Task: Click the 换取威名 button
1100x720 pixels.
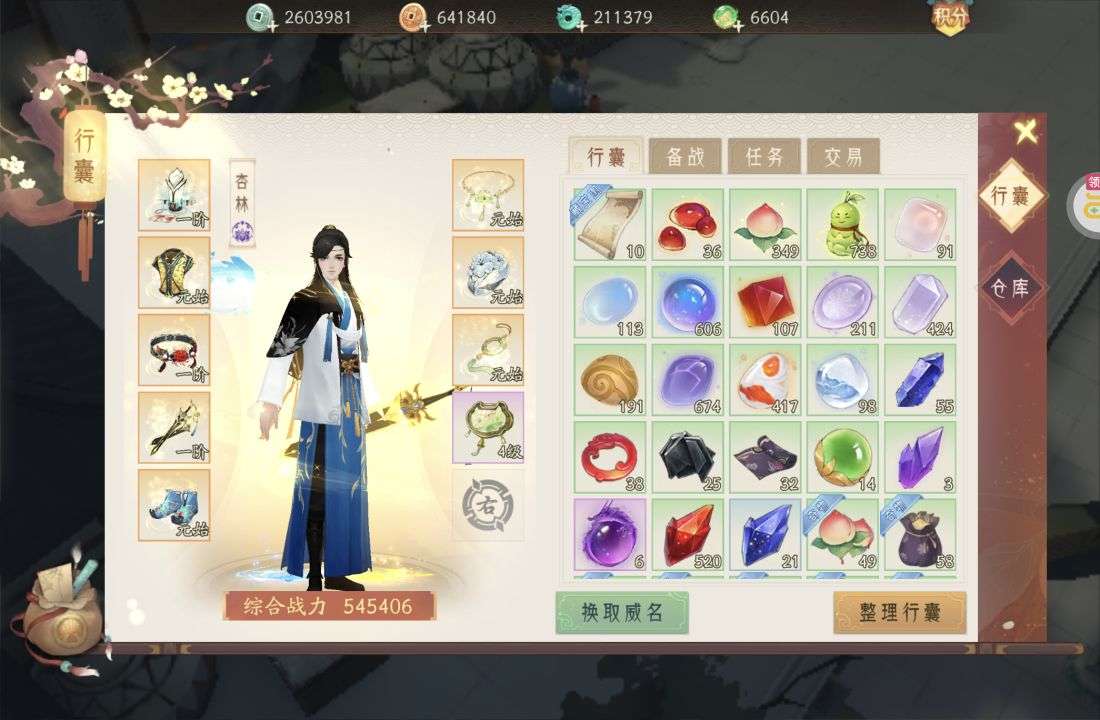Action: click(622, 612)
